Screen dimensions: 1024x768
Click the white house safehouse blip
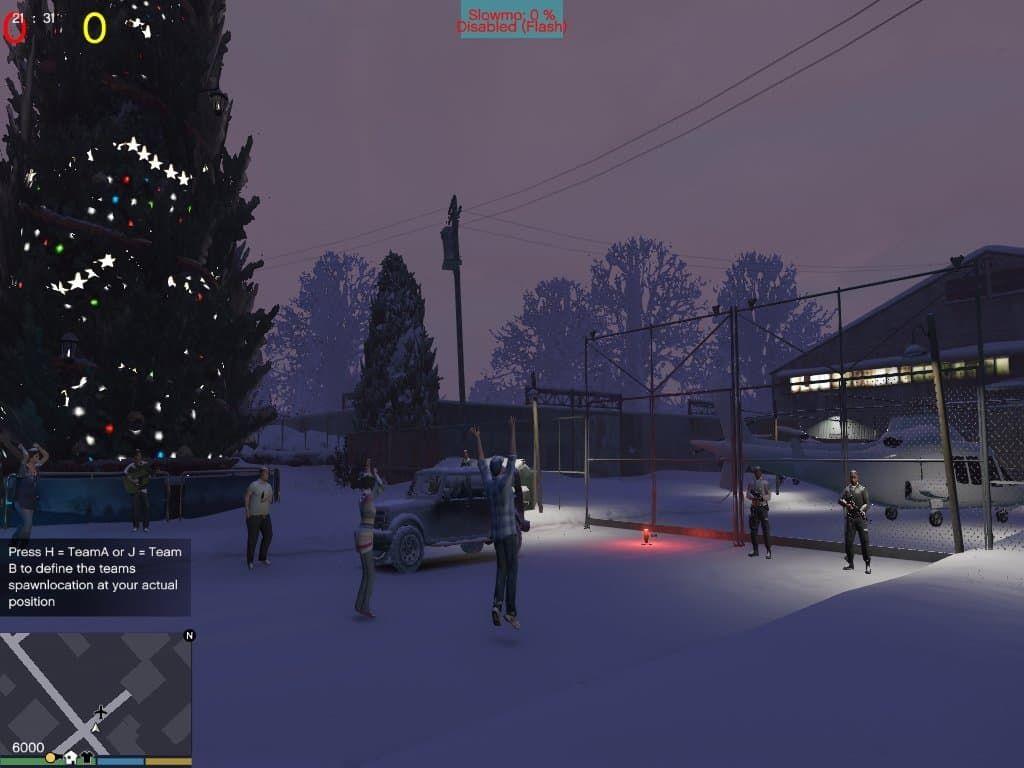pos(70,758)
